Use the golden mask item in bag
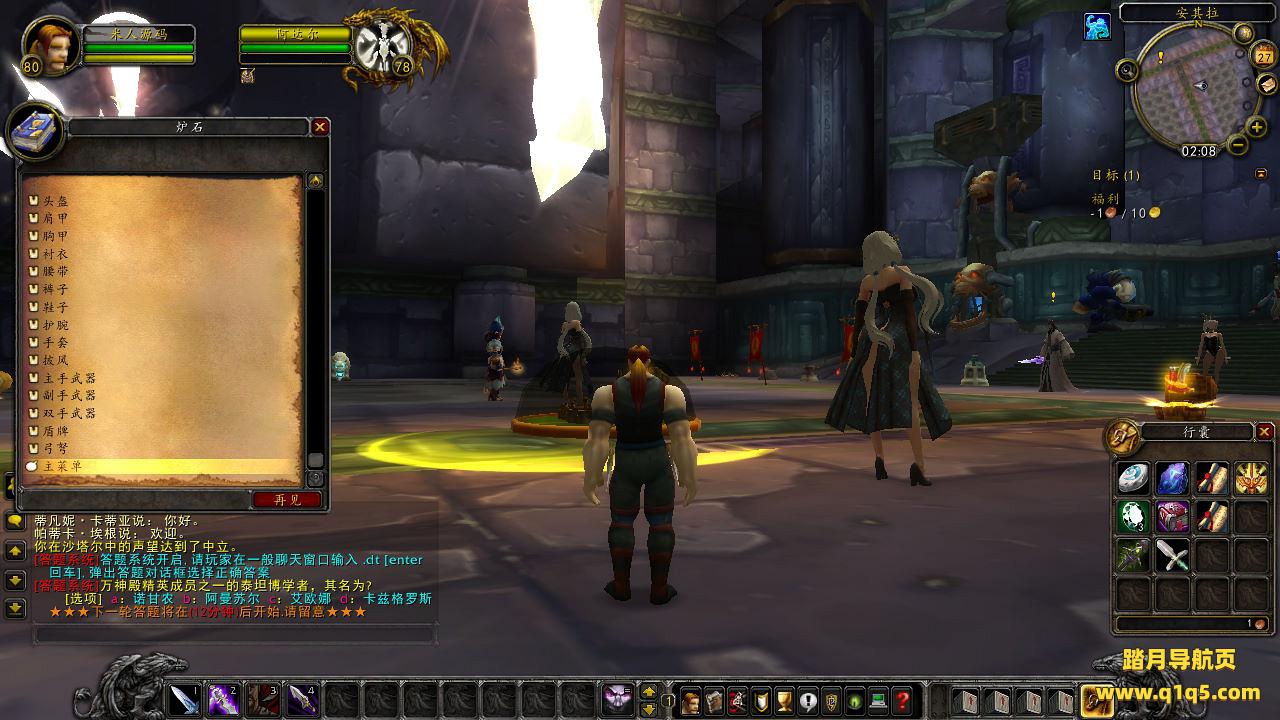Viewport: 1280px width, 720px height. click(x=1250, y=478)
